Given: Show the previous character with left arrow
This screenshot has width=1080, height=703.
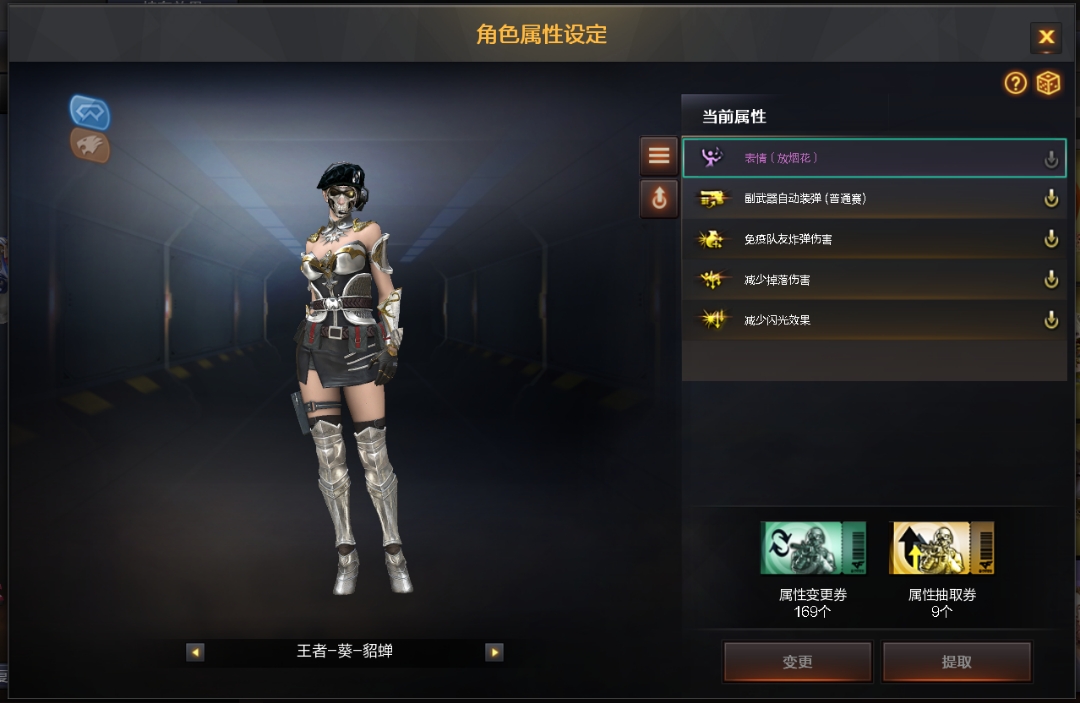Looking at the screenshot, I should [x=195, y=652].
